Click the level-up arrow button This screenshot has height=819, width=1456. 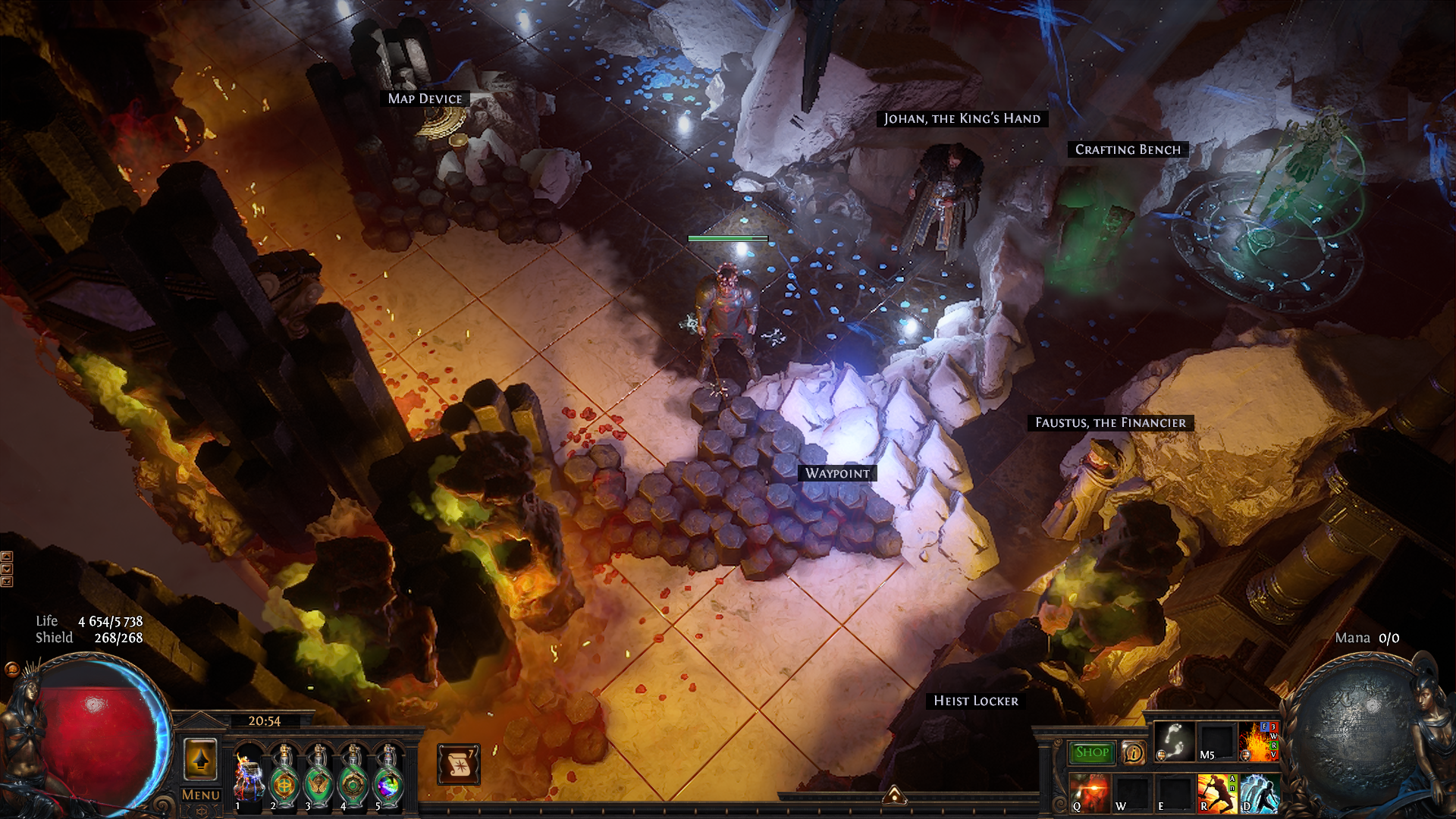click(200, 759)
